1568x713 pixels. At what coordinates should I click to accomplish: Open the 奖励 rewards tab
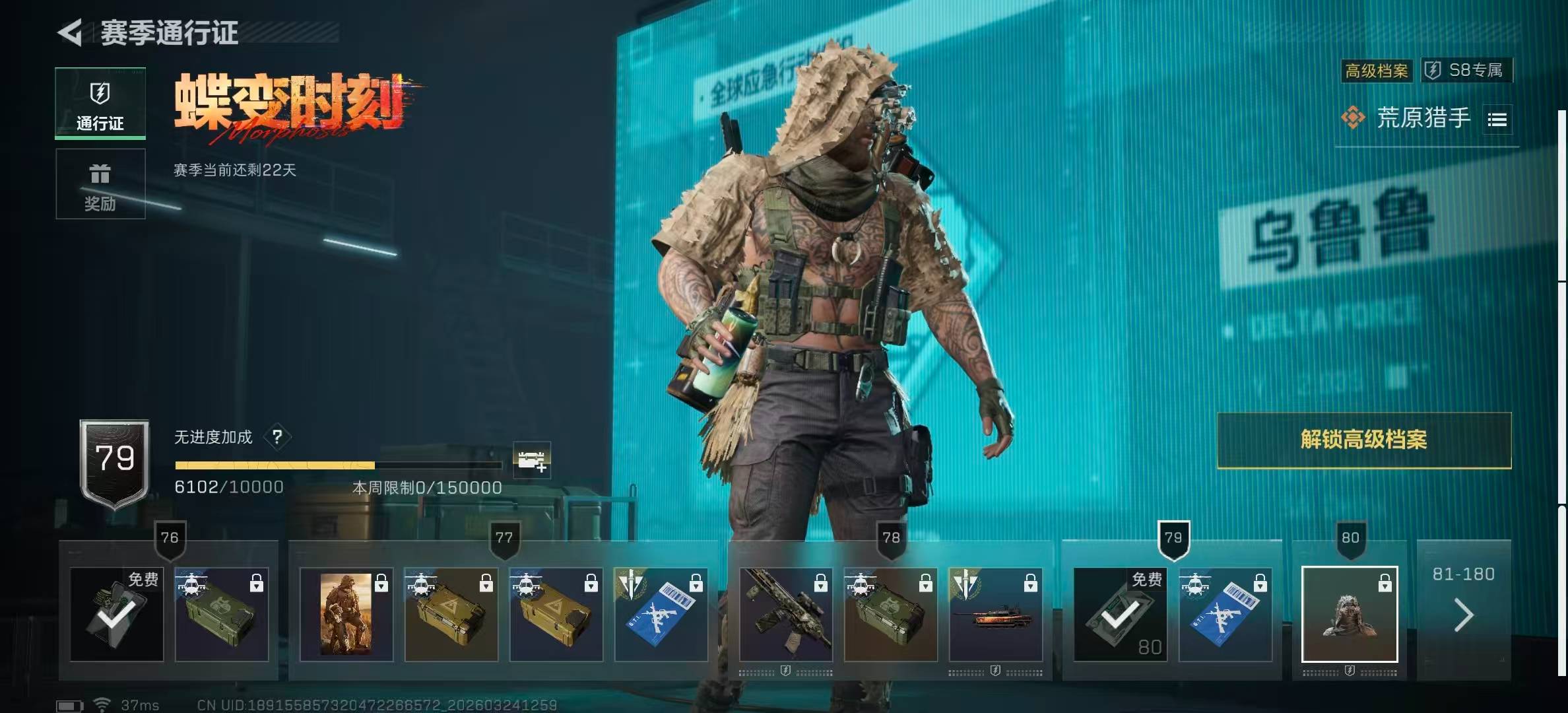click(x=100, y=184)
